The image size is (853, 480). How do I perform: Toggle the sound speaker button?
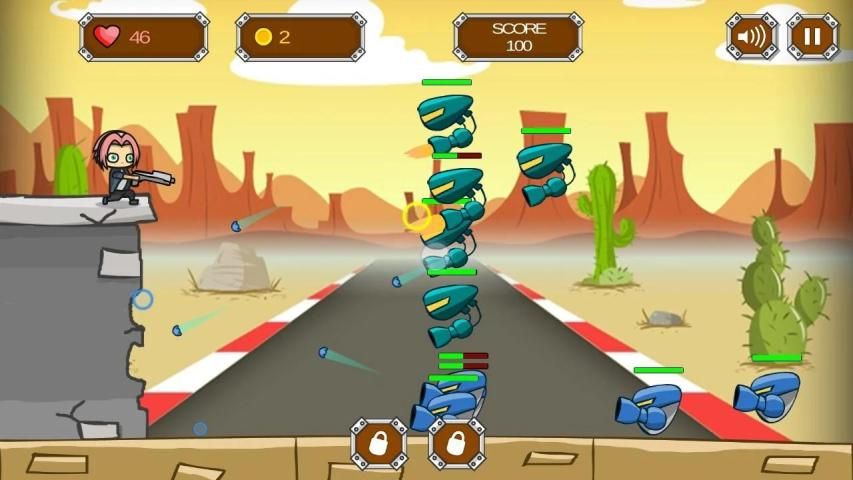click(x=752, y=37)
